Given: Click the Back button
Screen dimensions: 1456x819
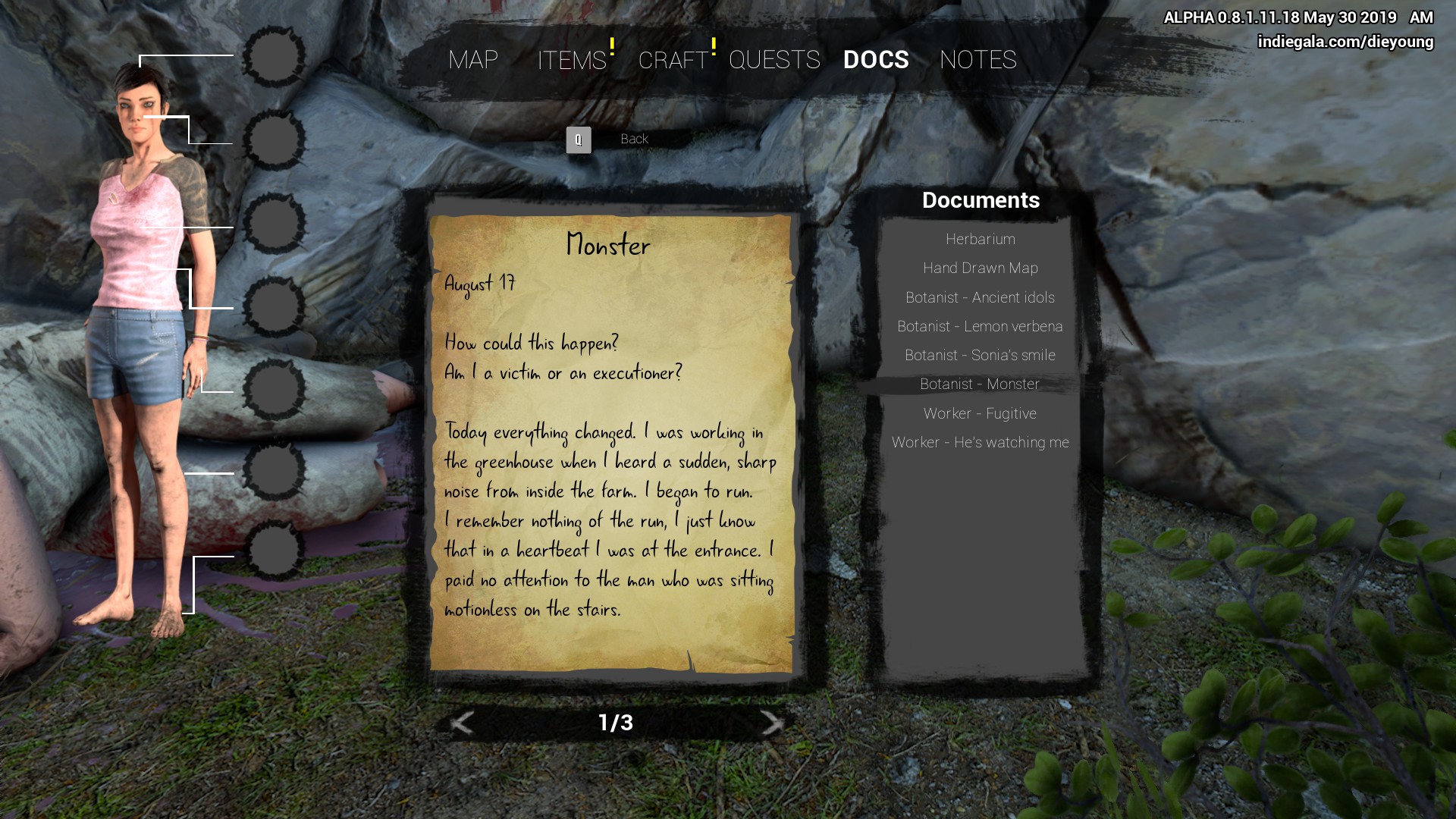Looking at the screenshot, I should pos(633,140).
